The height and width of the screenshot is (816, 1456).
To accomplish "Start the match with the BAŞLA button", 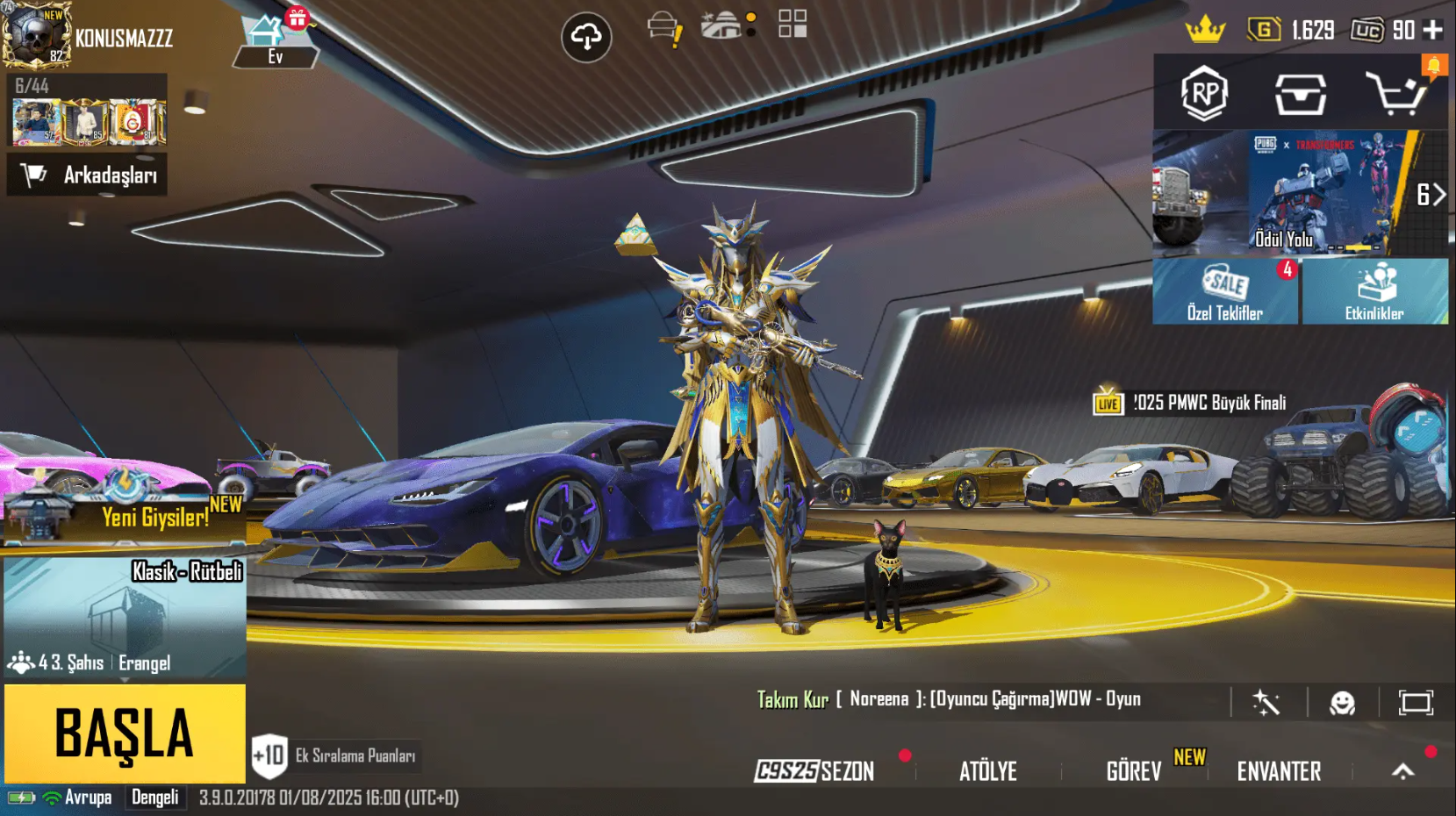I will (x=125, y=734).
